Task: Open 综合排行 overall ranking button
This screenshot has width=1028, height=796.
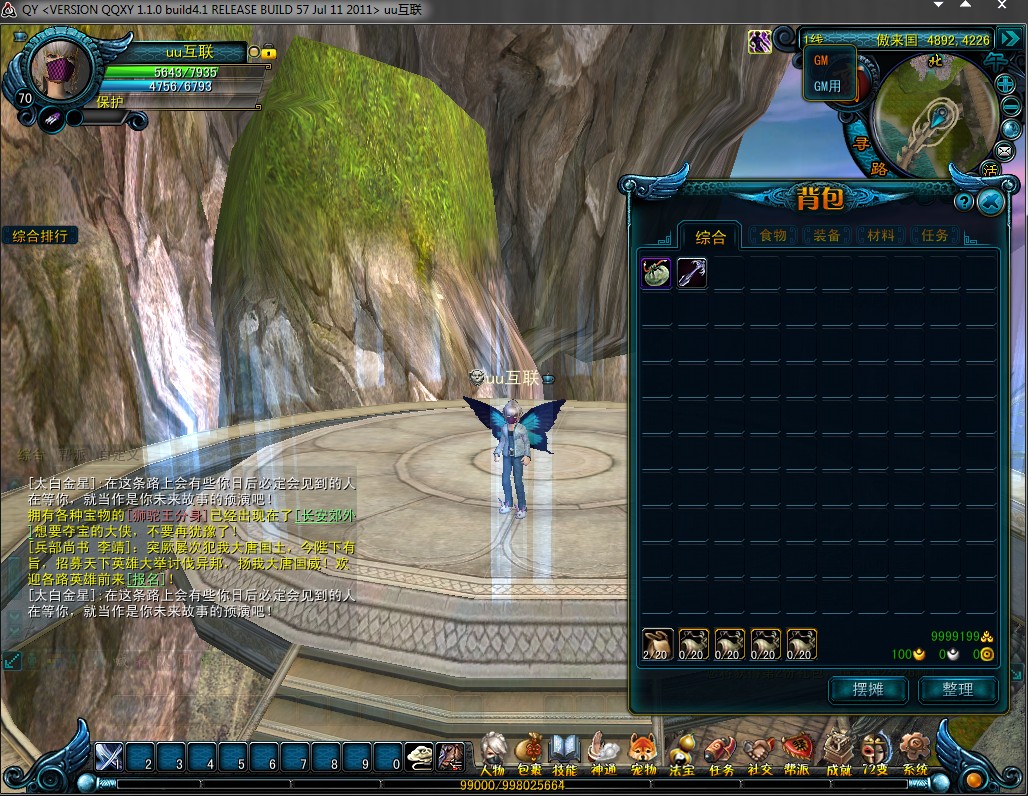Action: point(40,236)
